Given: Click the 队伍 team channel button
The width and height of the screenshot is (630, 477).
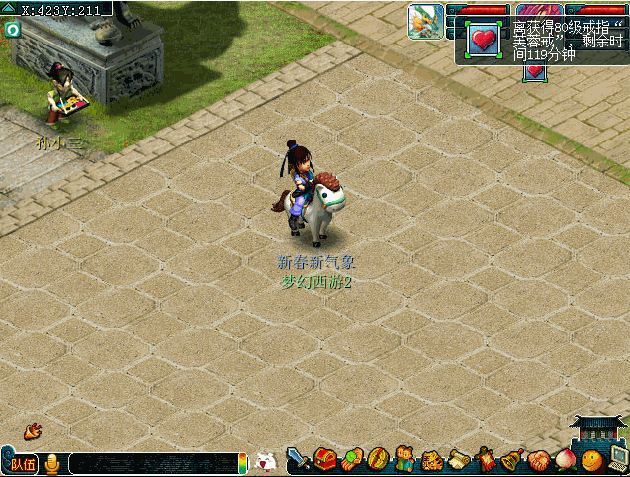Looking at the screenshot, I should point(23,464).
